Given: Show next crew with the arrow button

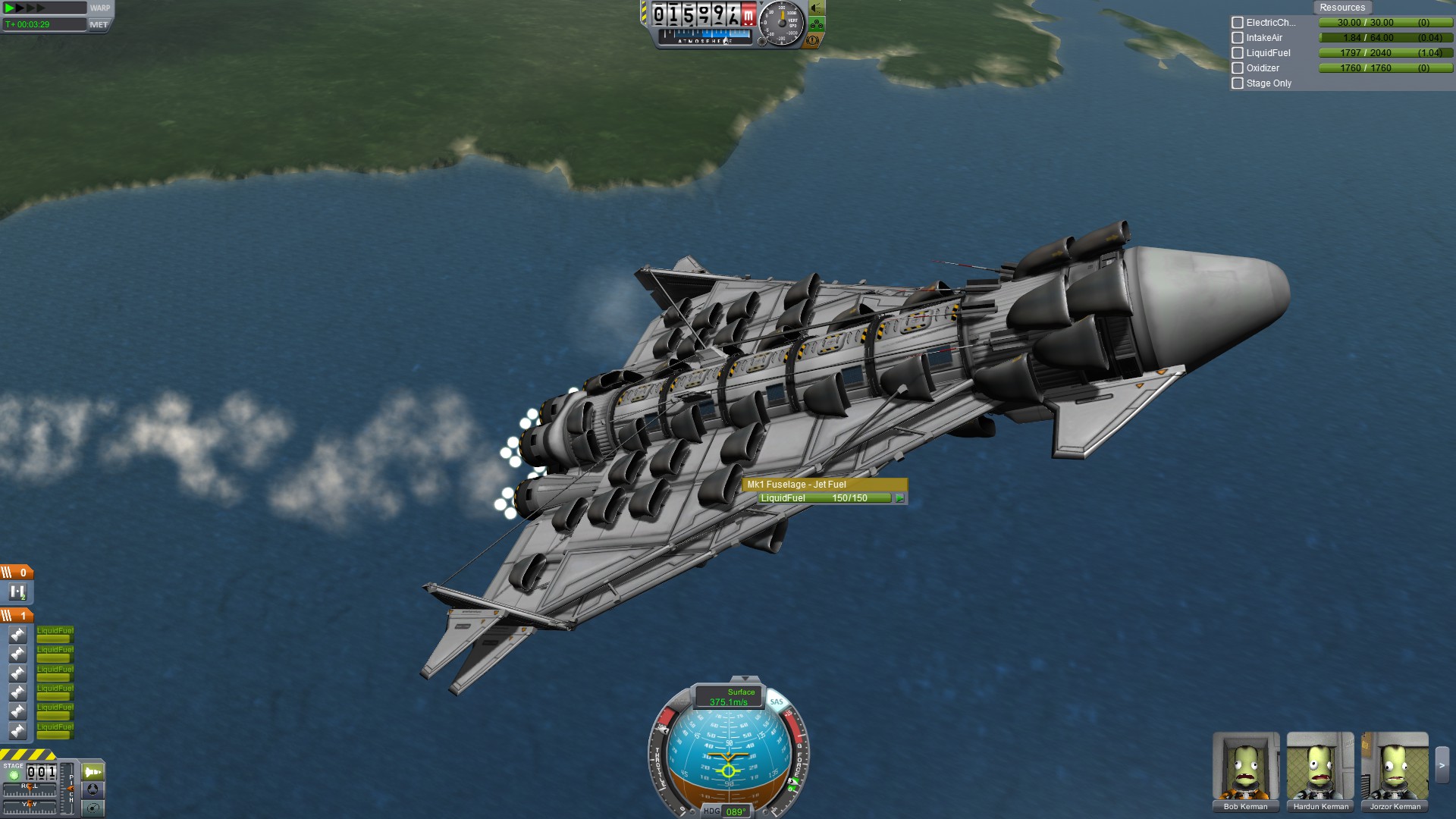Looking at the screenshot, I should (1442, 766).
